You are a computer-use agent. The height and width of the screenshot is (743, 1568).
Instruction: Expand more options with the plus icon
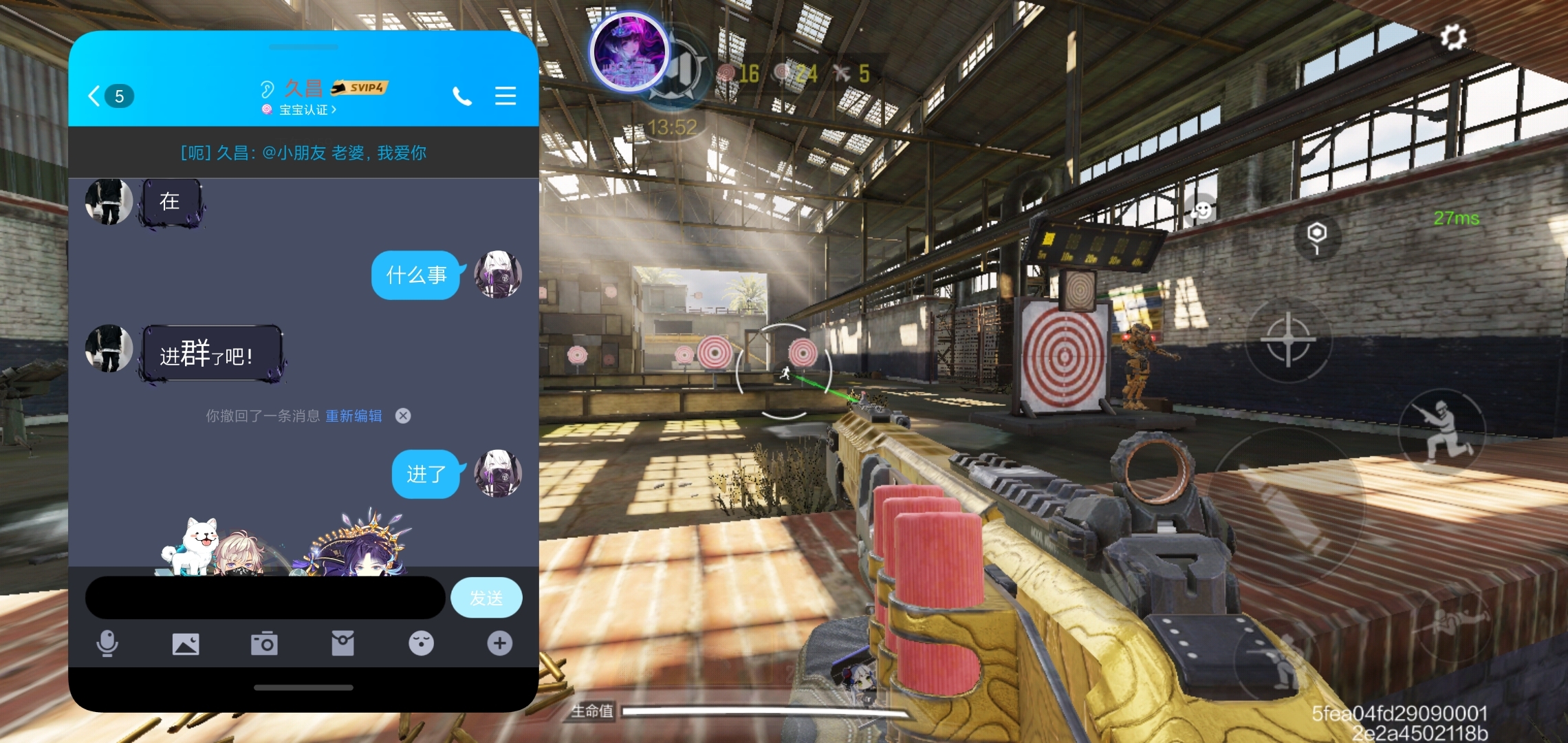click(x=500, y=644)
